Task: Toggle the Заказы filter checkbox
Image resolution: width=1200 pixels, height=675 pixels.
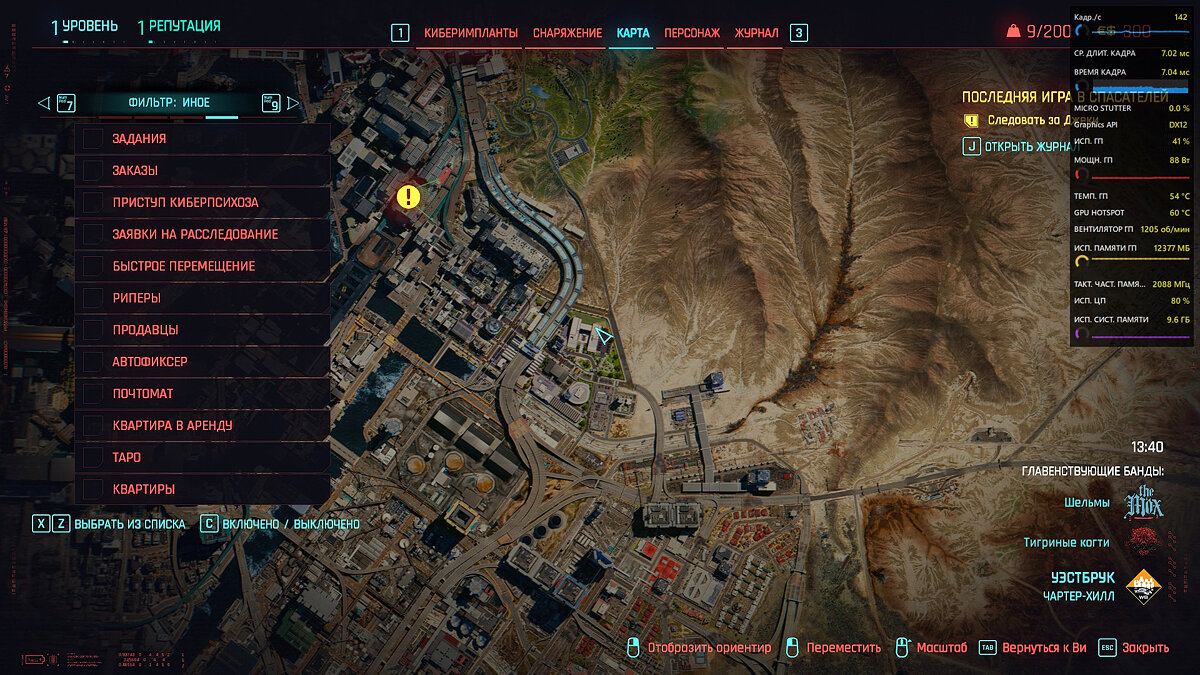Action: click(94, 171)
